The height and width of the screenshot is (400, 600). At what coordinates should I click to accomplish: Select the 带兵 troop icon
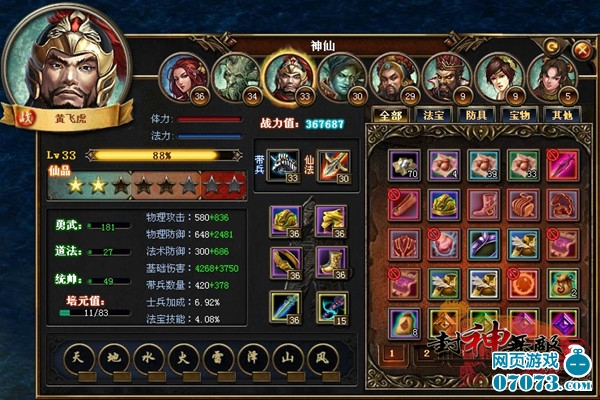click(285, 165)
